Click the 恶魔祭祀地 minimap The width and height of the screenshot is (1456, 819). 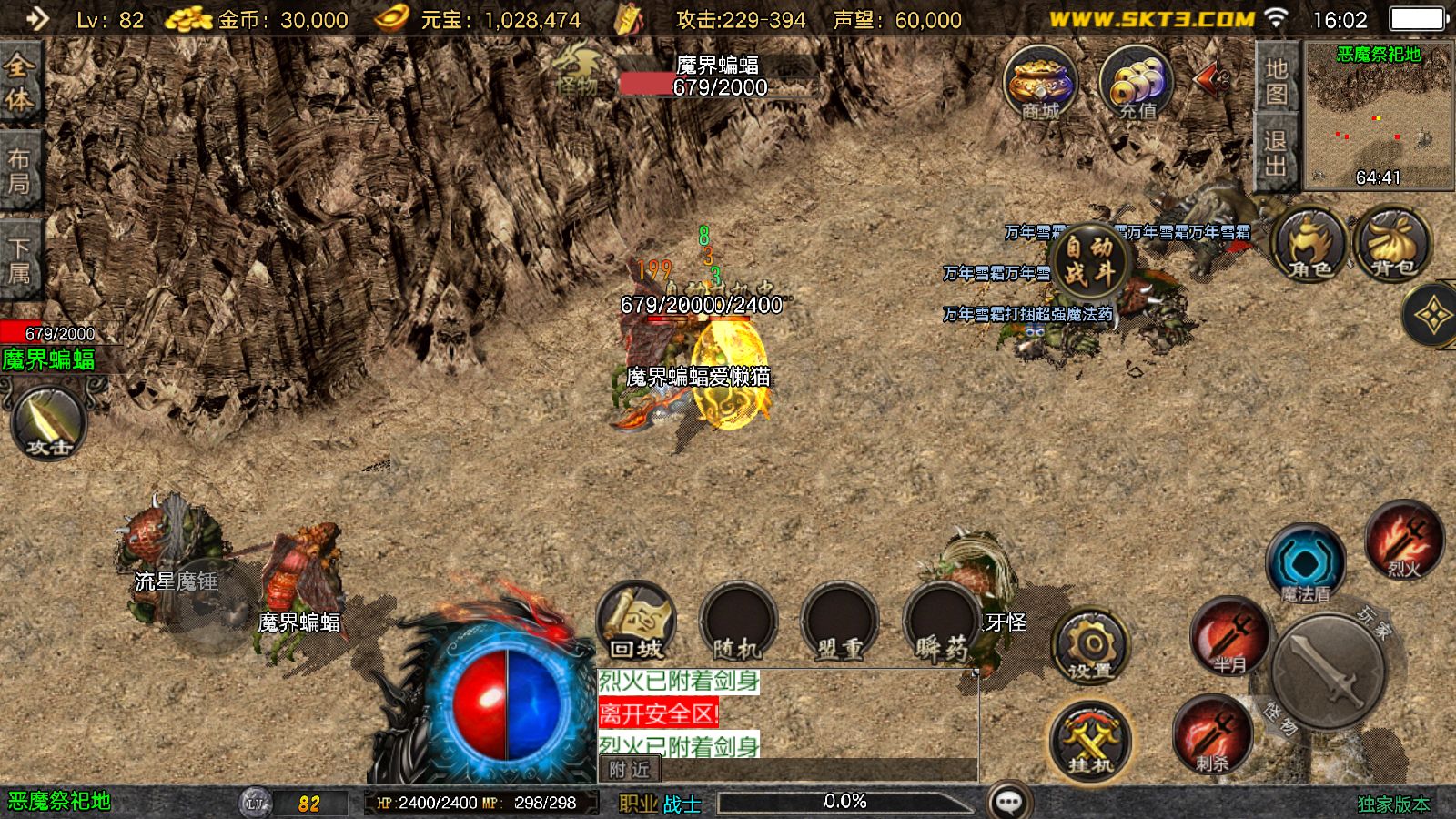click(x=1379, y=116)
